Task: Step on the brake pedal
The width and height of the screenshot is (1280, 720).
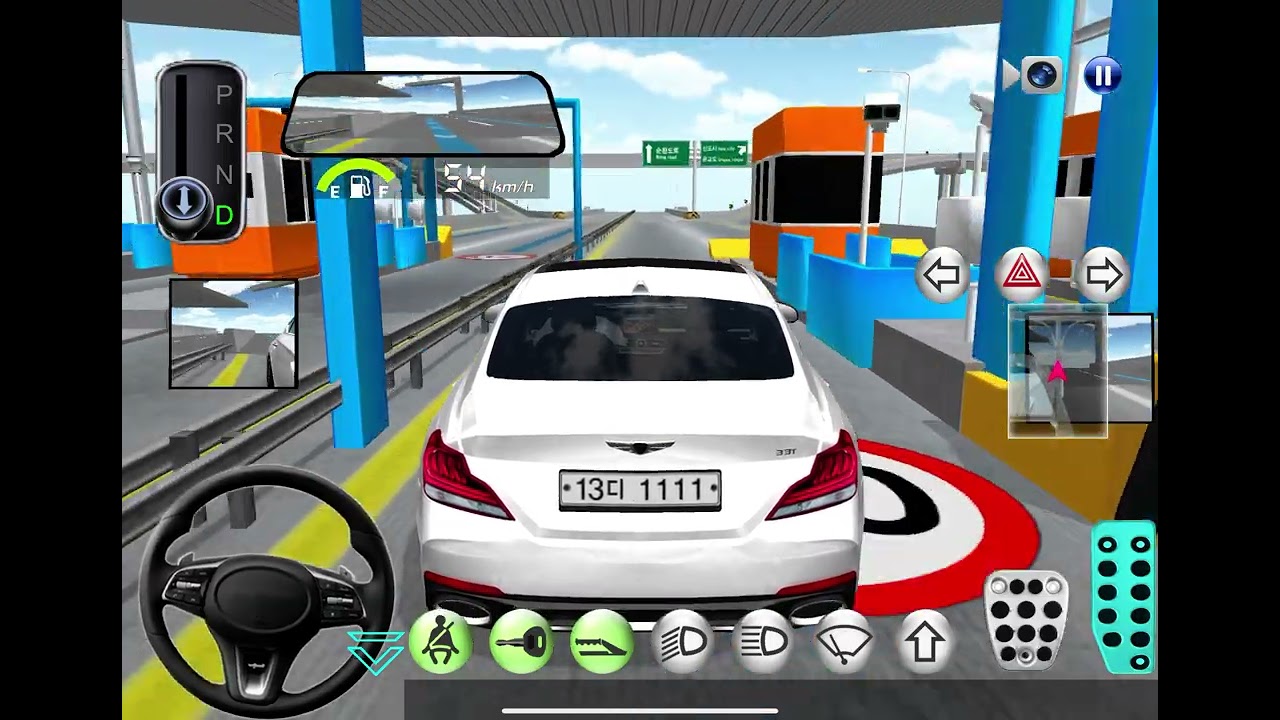Action: [x=1027, y=620]
